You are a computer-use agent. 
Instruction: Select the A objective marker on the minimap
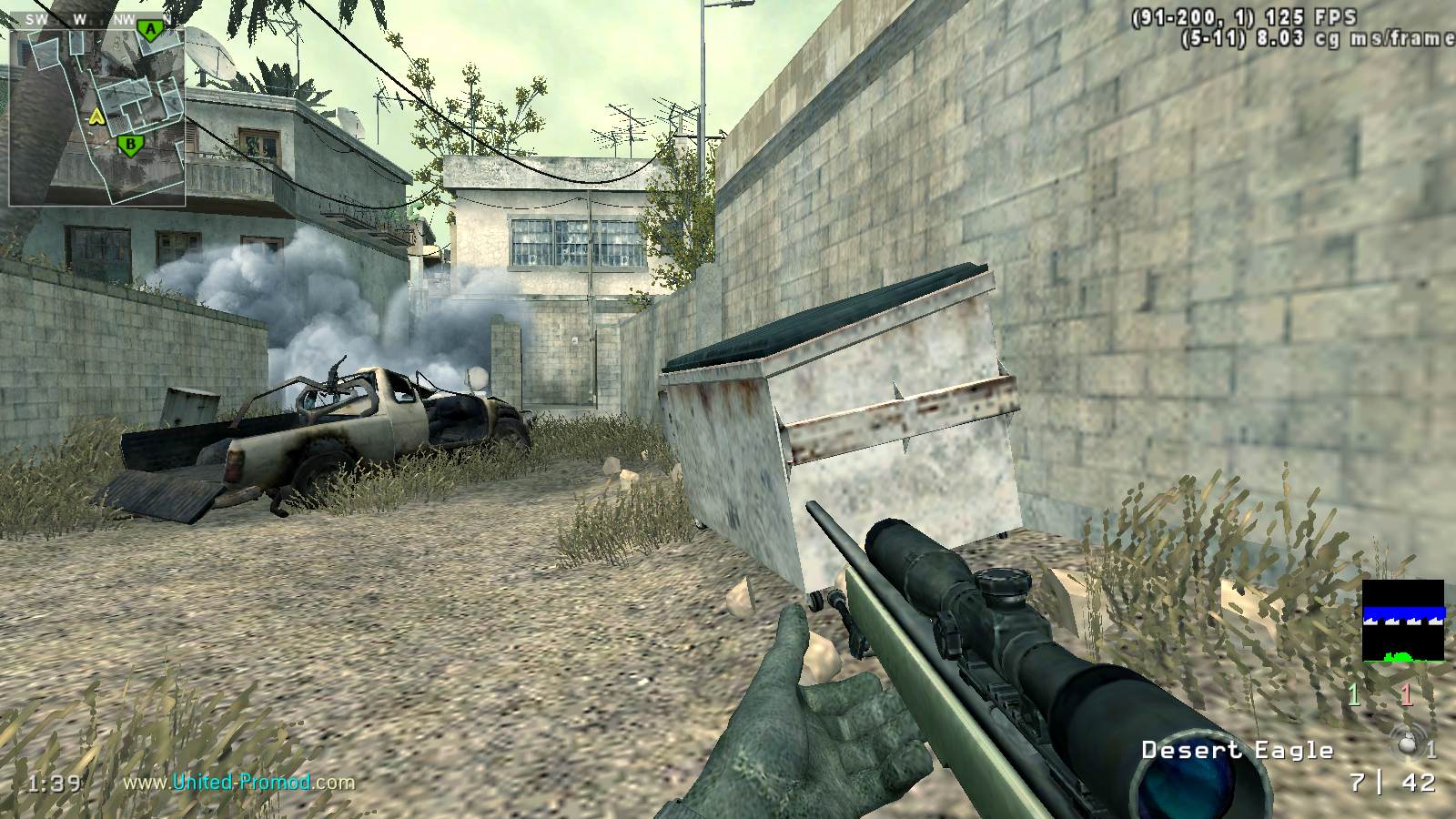pos(150,32)
